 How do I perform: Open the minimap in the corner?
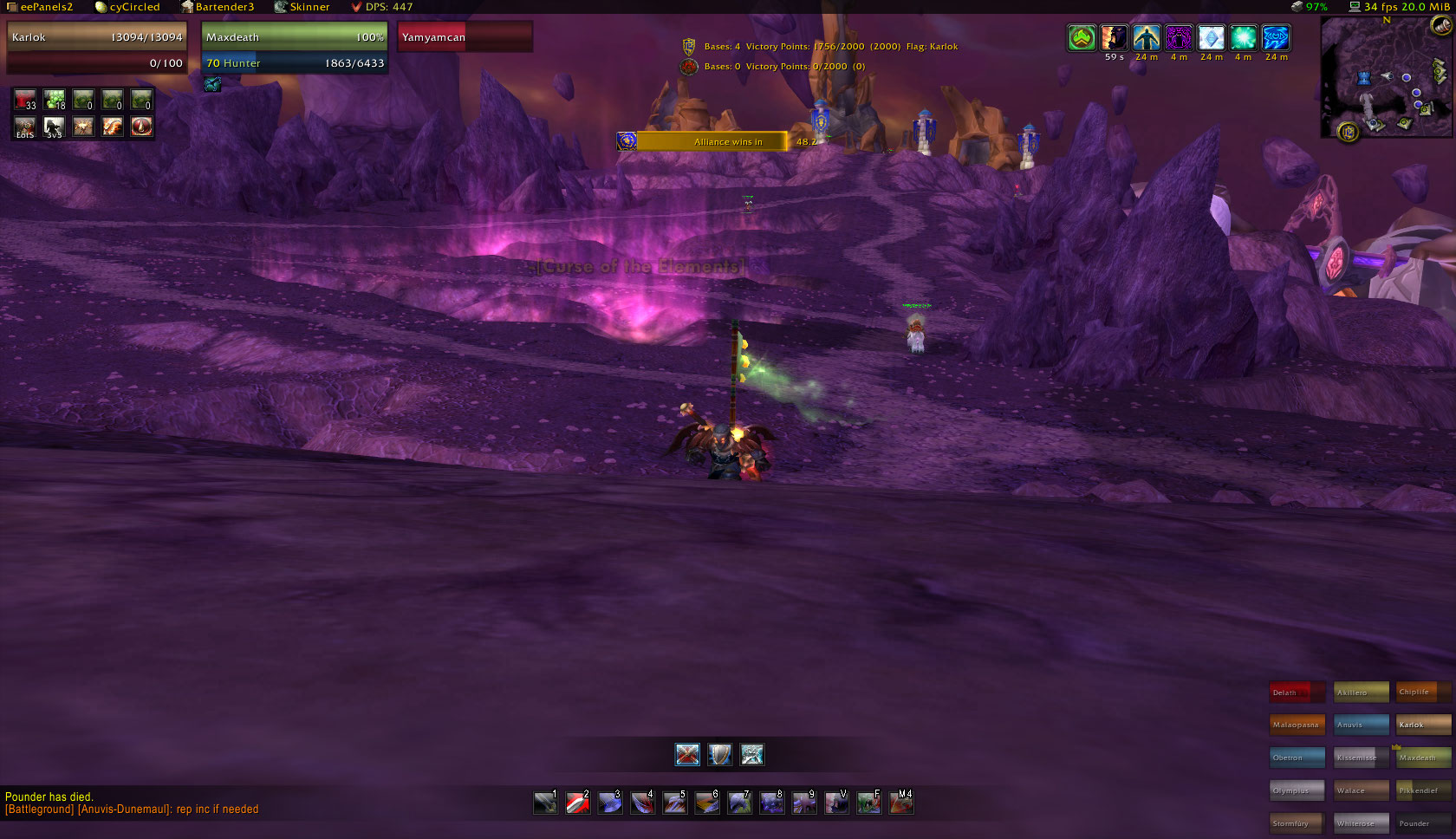tap(1385, 78)
